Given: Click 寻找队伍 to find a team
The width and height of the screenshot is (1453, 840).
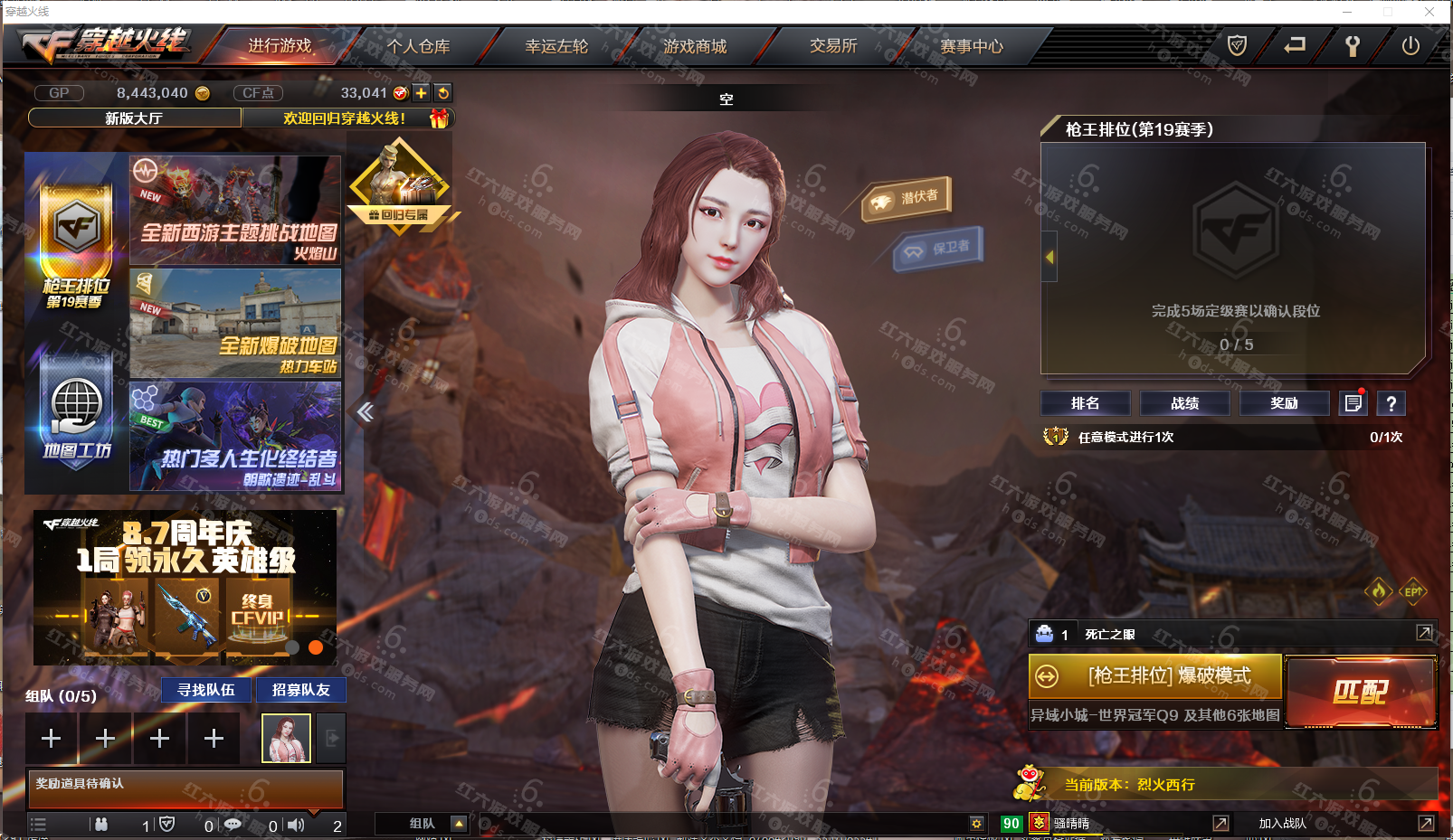Looking at the screenshot, I should pyautogui.click(x=206, y=690).
